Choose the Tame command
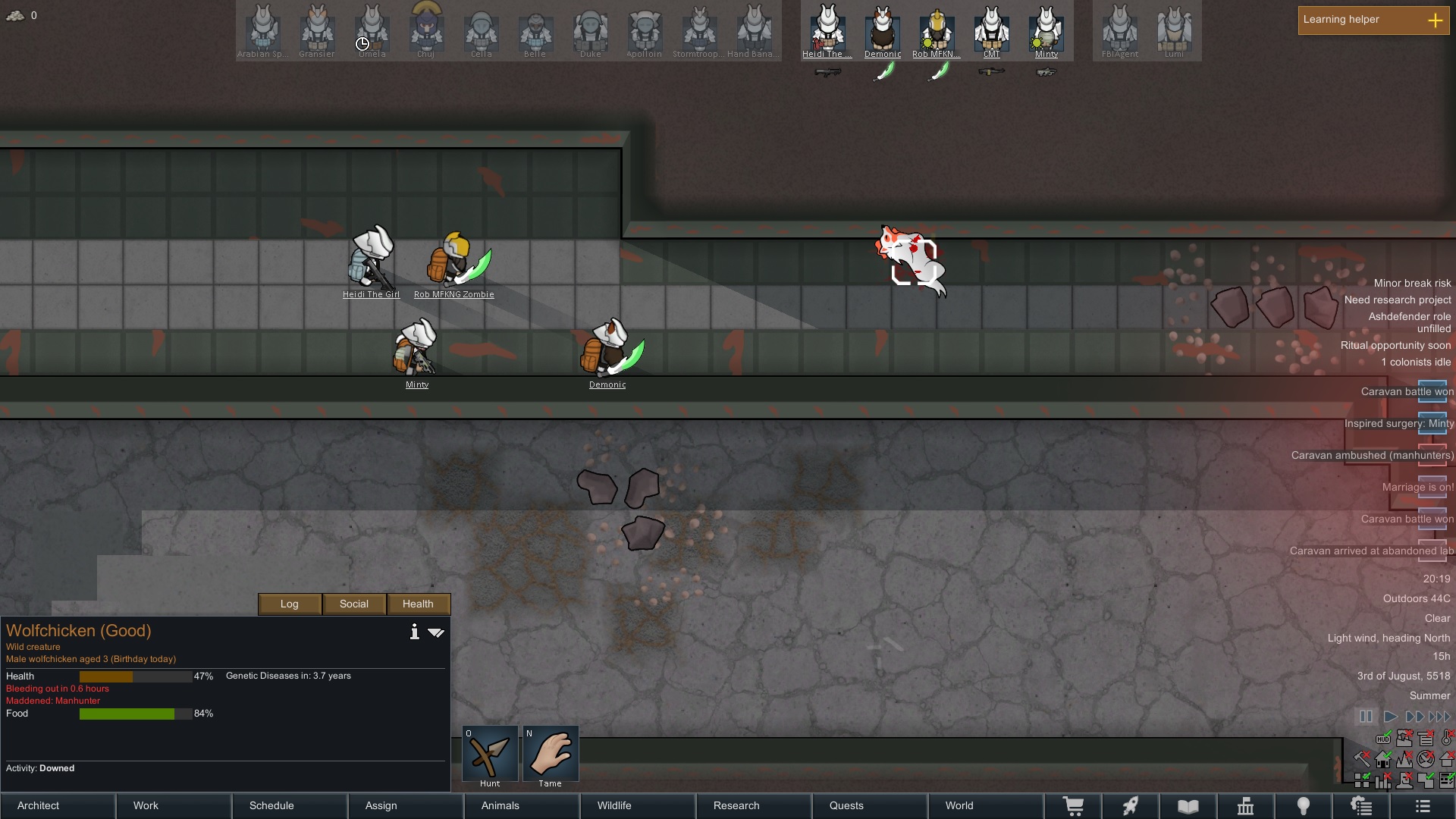 click(551, 754)
